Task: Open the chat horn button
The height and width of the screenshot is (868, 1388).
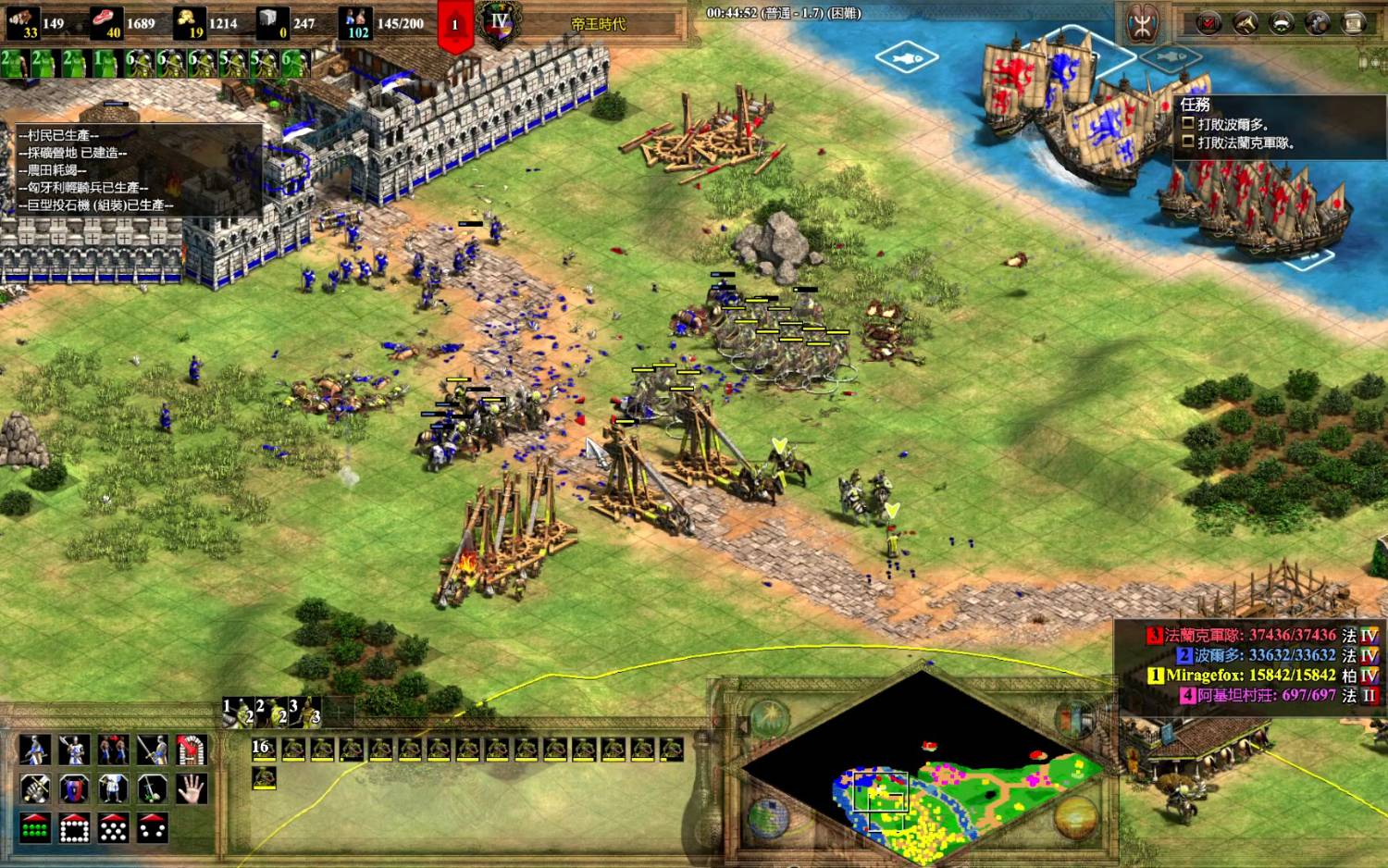Action: (x=1245, y=23)
